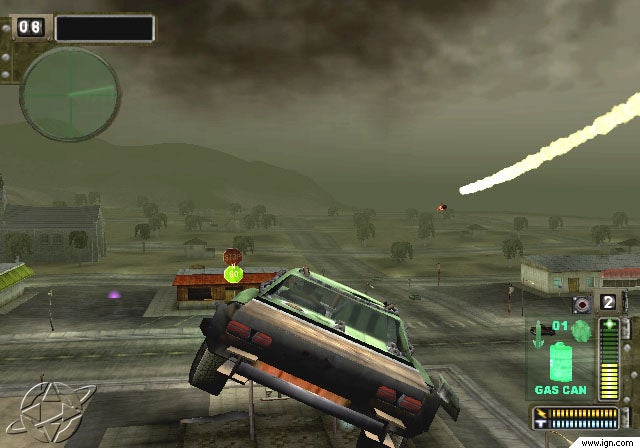Select the Gas Can weapon icon
640x448 pixels.
pyautogui.click(x=561, y=360)
